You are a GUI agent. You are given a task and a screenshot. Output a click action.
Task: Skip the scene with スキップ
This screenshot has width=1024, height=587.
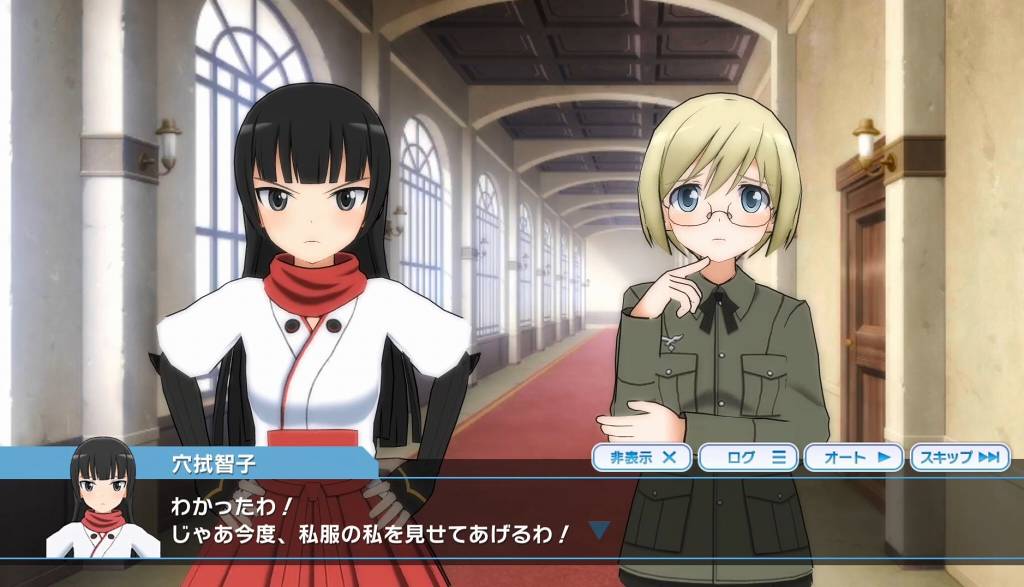[960, 458]
